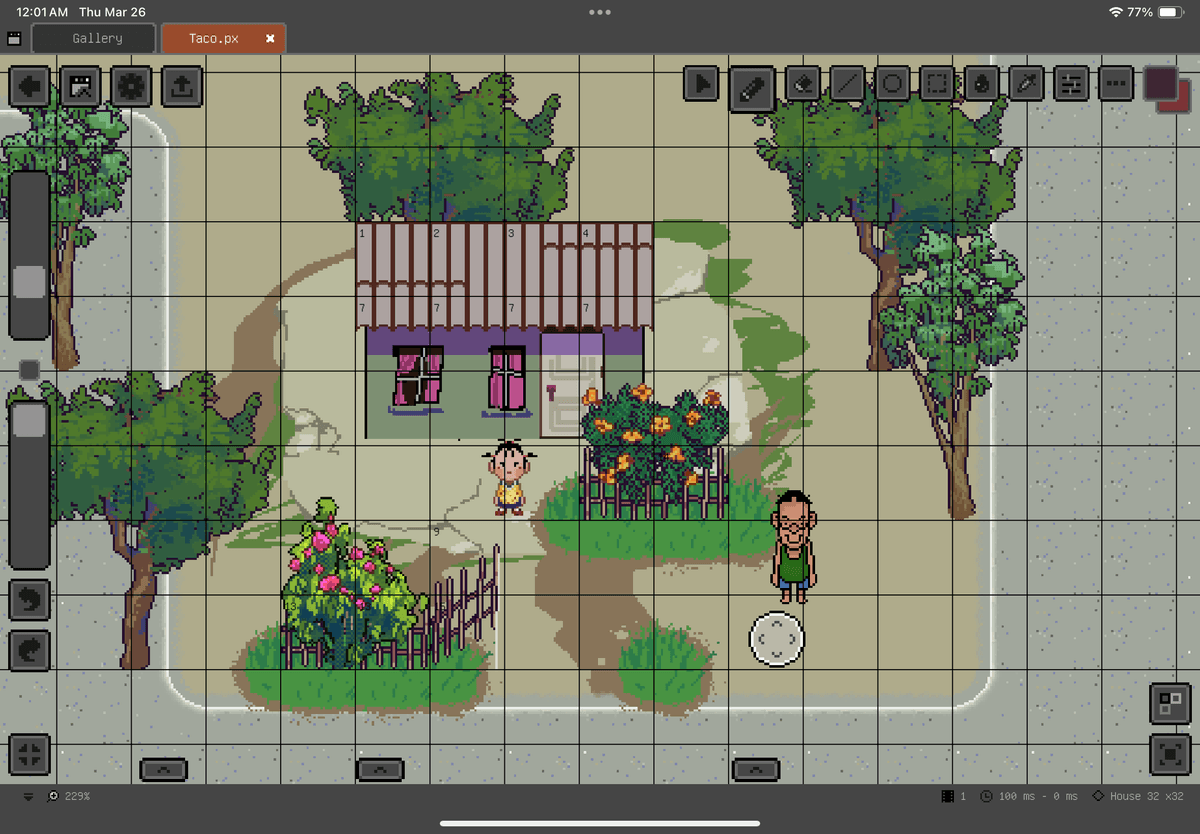Open the gear settings button

click(131, 86)
